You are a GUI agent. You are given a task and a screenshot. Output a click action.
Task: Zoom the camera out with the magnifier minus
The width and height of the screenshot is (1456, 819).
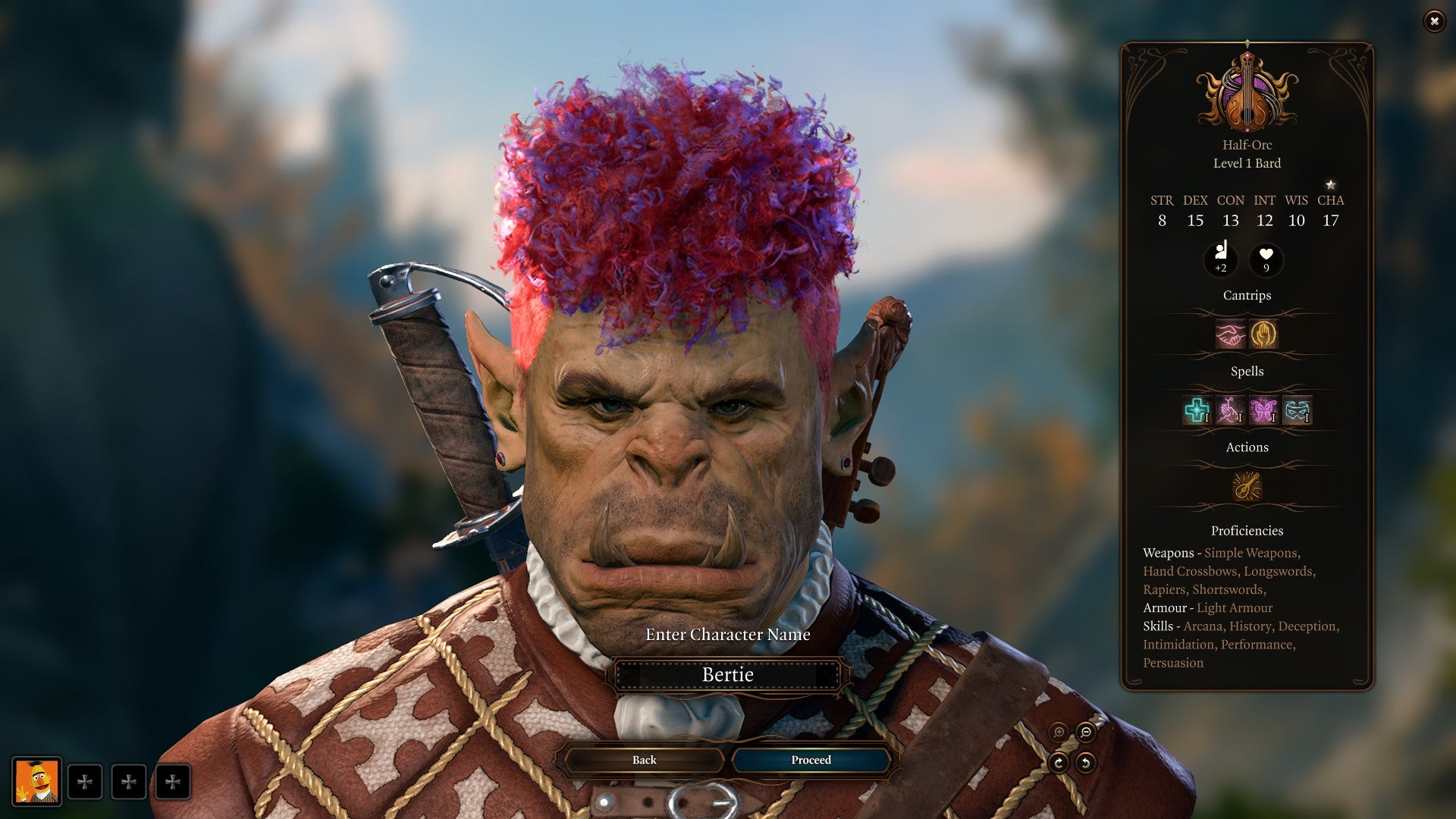(1086, 733)
